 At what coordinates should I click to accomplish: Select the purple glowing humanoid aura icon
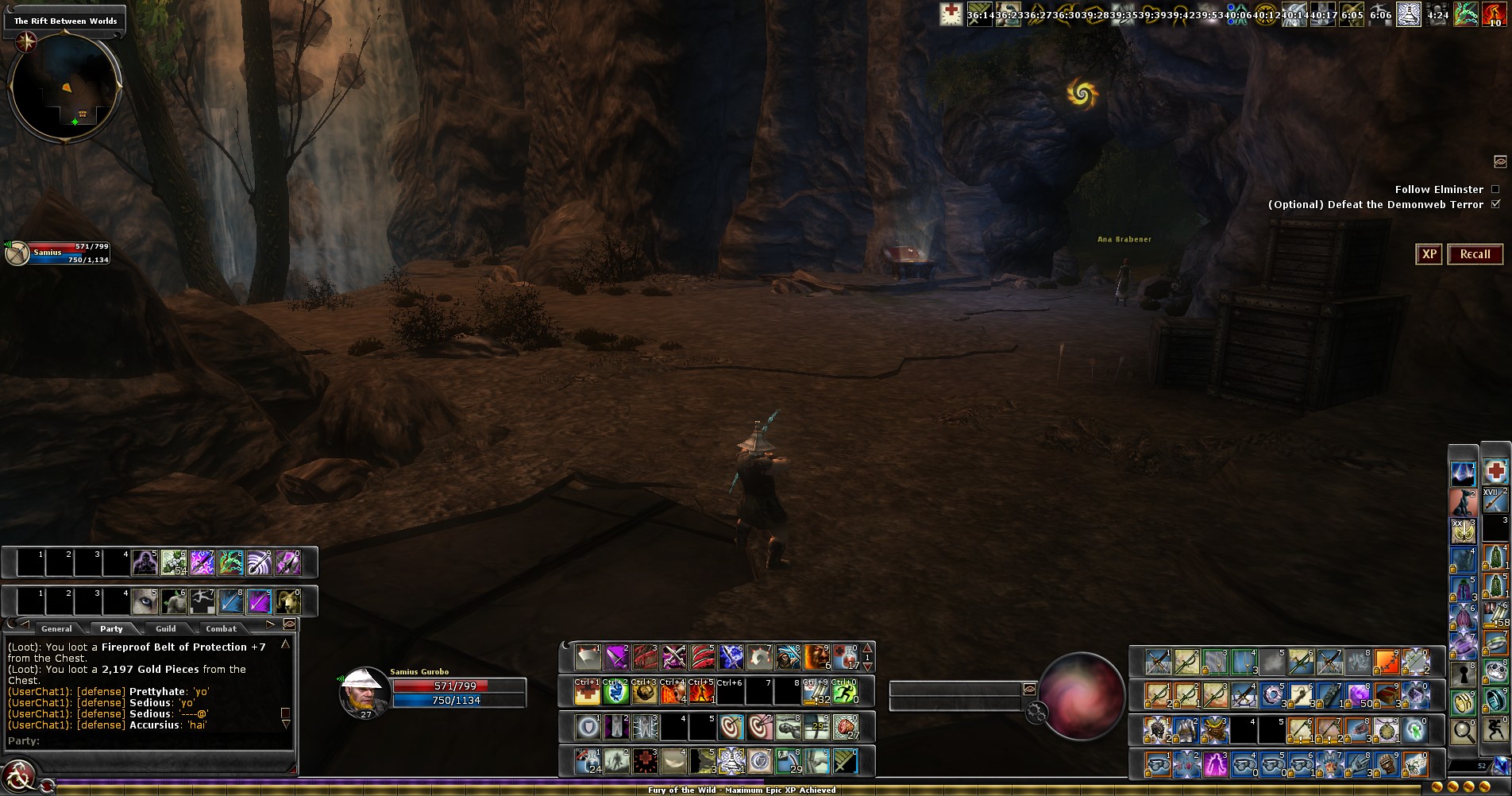(x=1216, y=764)
